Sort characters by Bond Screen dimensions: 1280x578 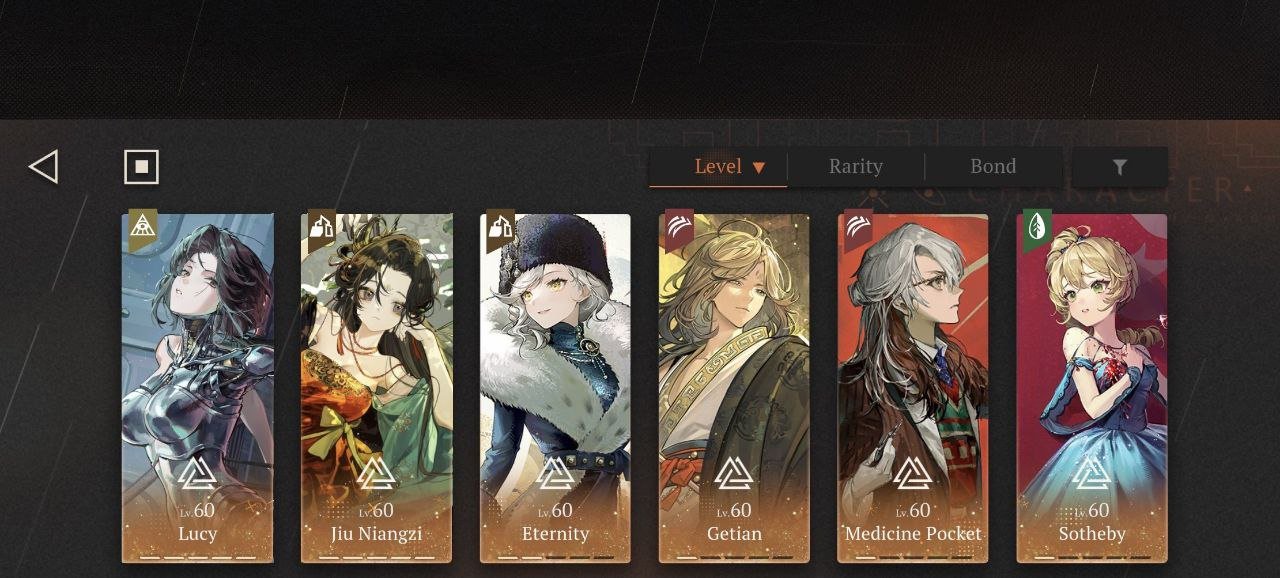[993, 167]
